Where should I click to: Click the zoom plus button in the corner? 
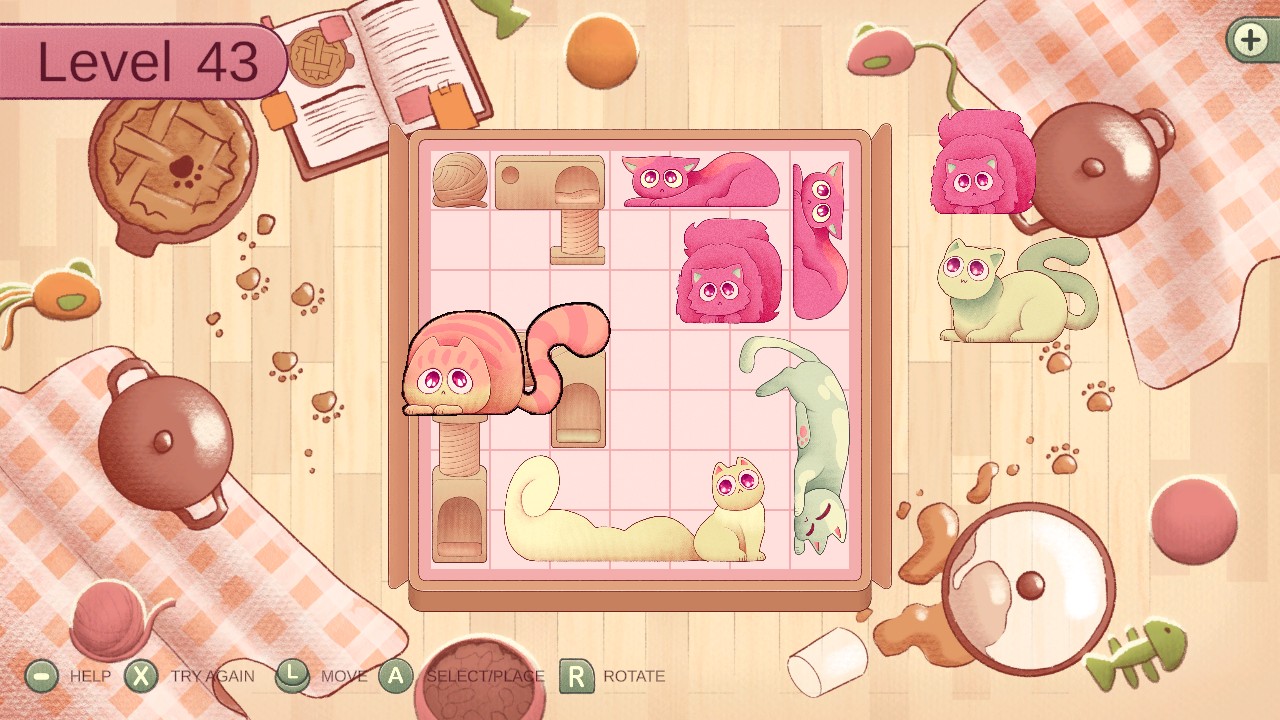(x=1249, y=42)
